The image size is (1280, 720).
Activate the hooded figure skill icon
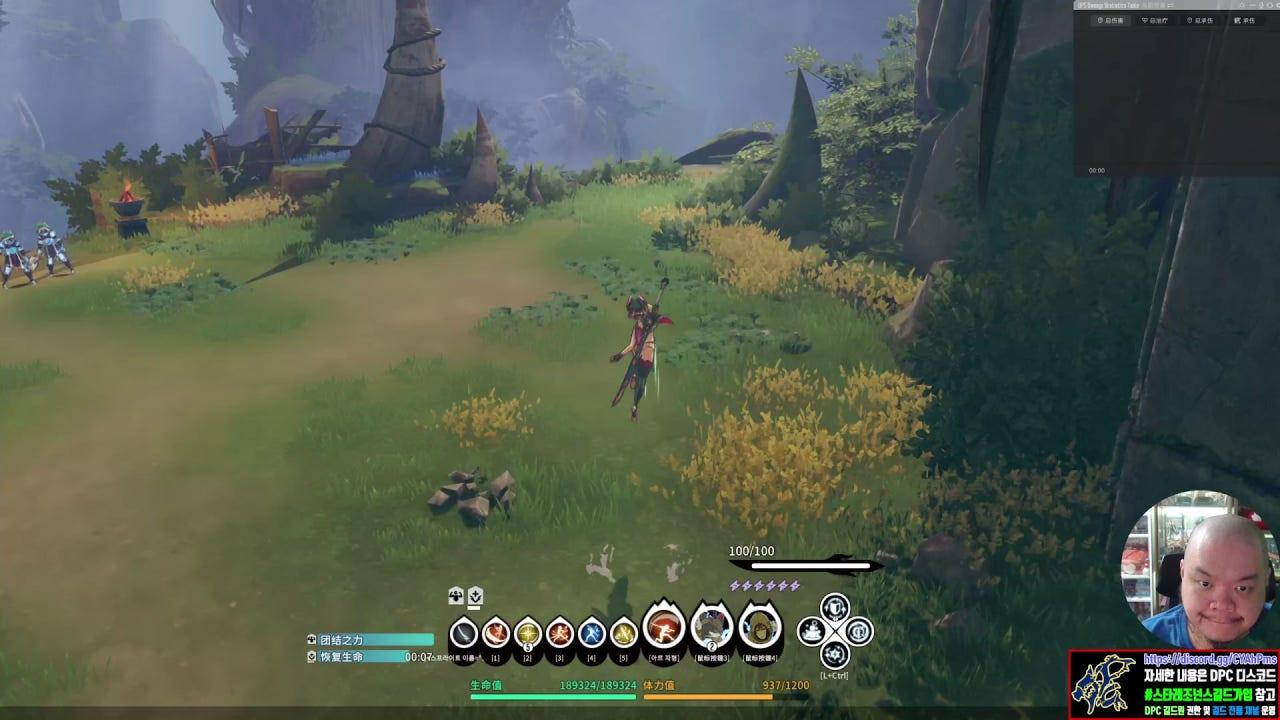[760, 628]
